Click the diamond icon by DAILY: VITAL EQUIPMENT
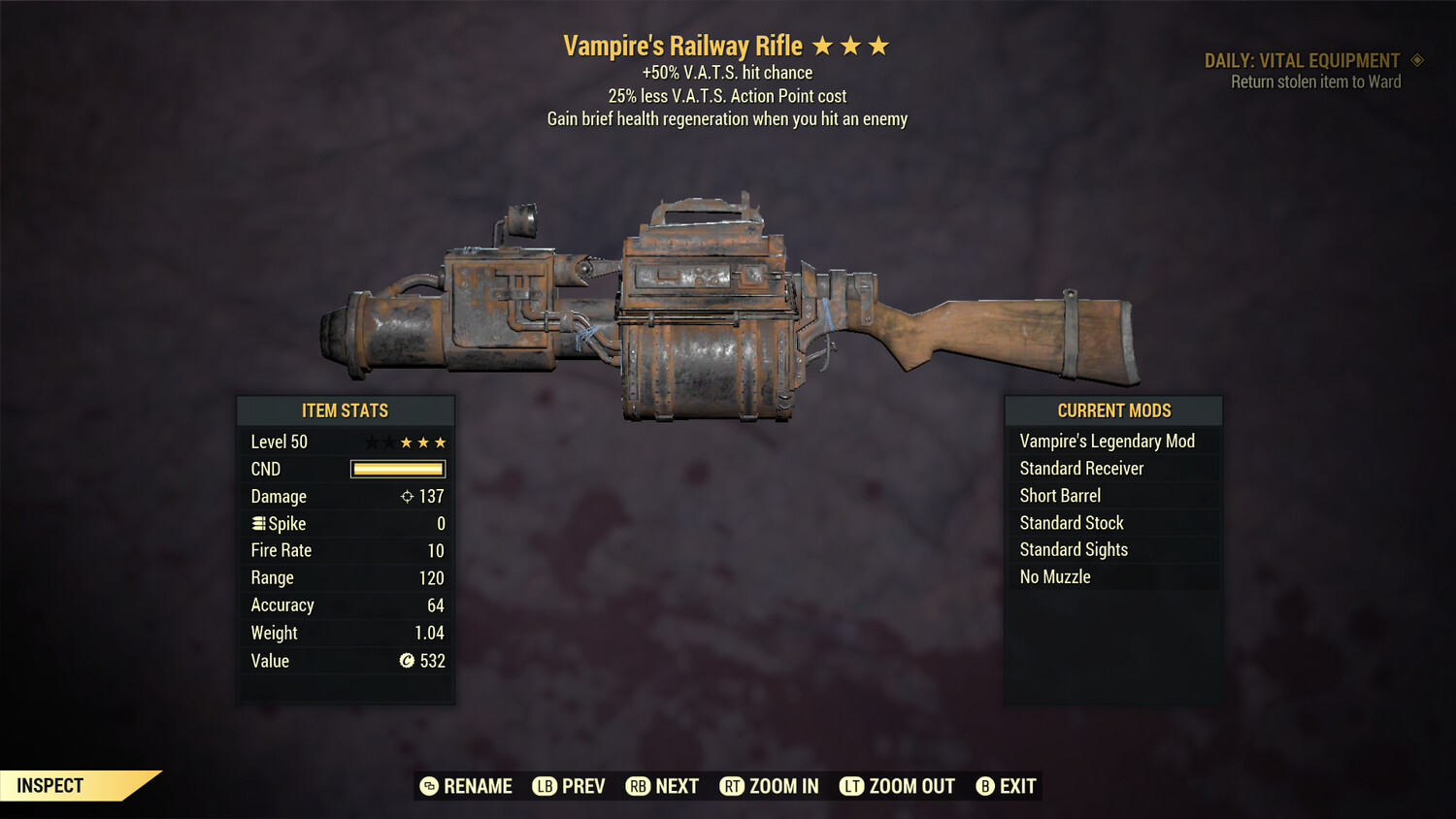The image size is (1456, 819). click(x=1418, y=60)
